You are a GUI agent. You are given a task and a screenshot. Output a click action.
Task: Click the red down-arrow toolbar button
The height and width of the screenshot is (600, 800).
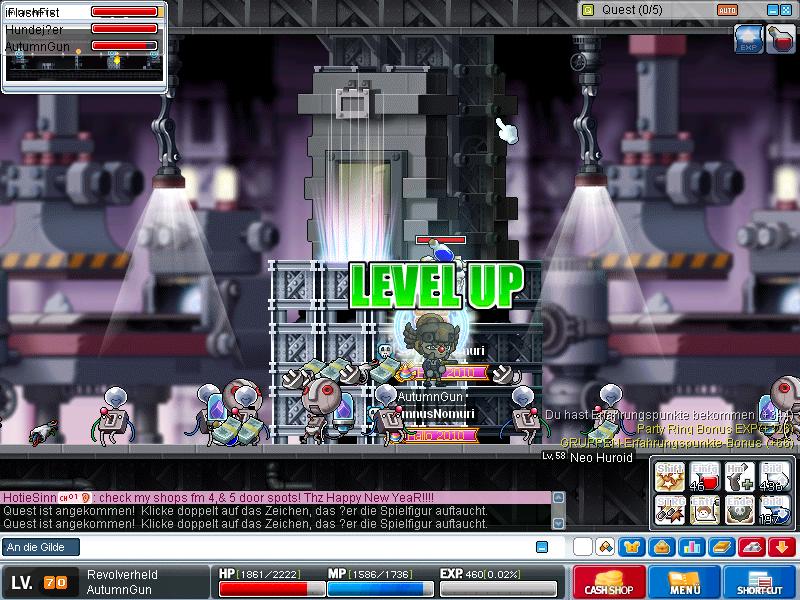click(x=782, y=547)
